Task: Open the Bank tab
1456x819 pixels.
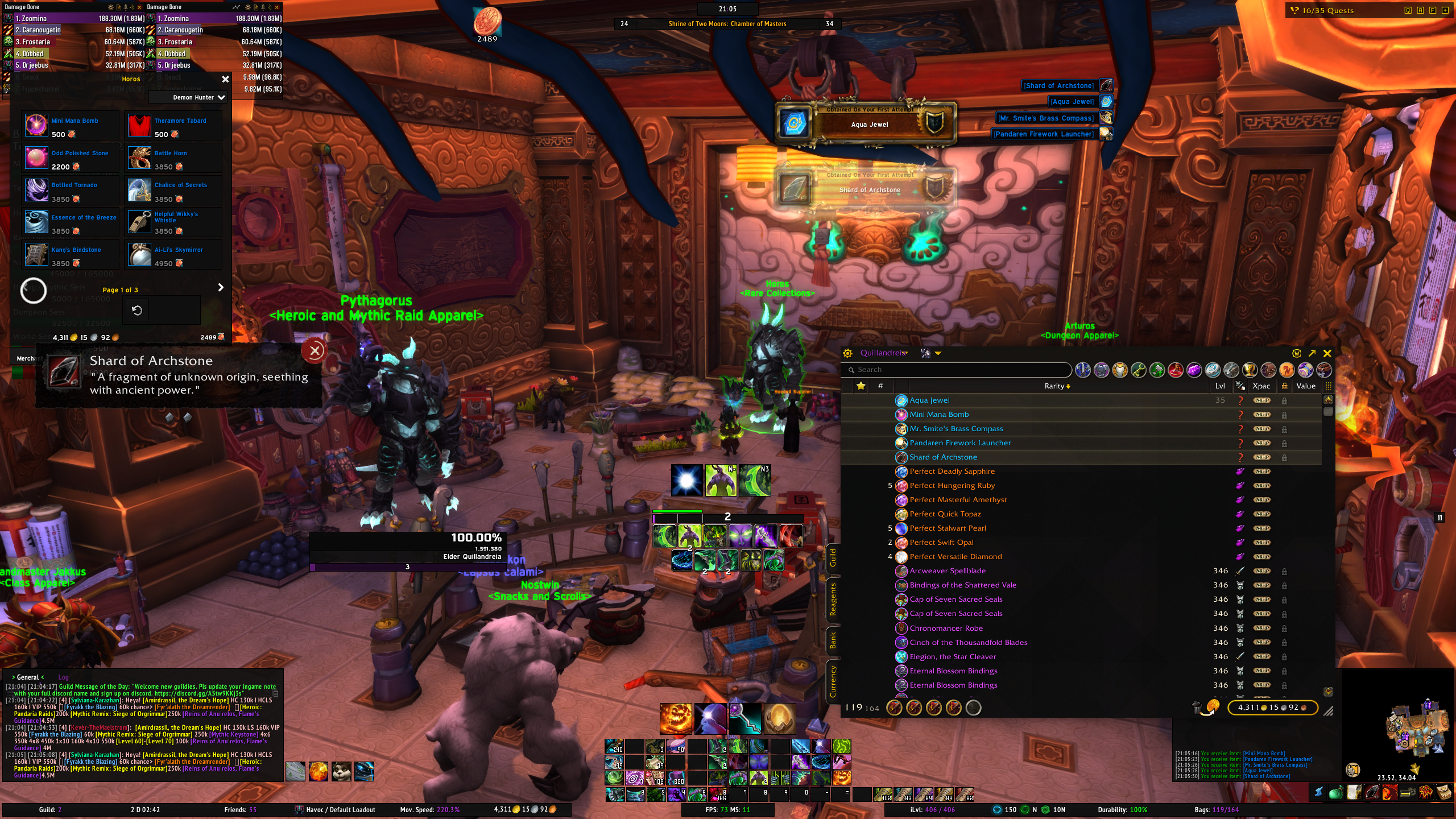Action: [833, 640]
